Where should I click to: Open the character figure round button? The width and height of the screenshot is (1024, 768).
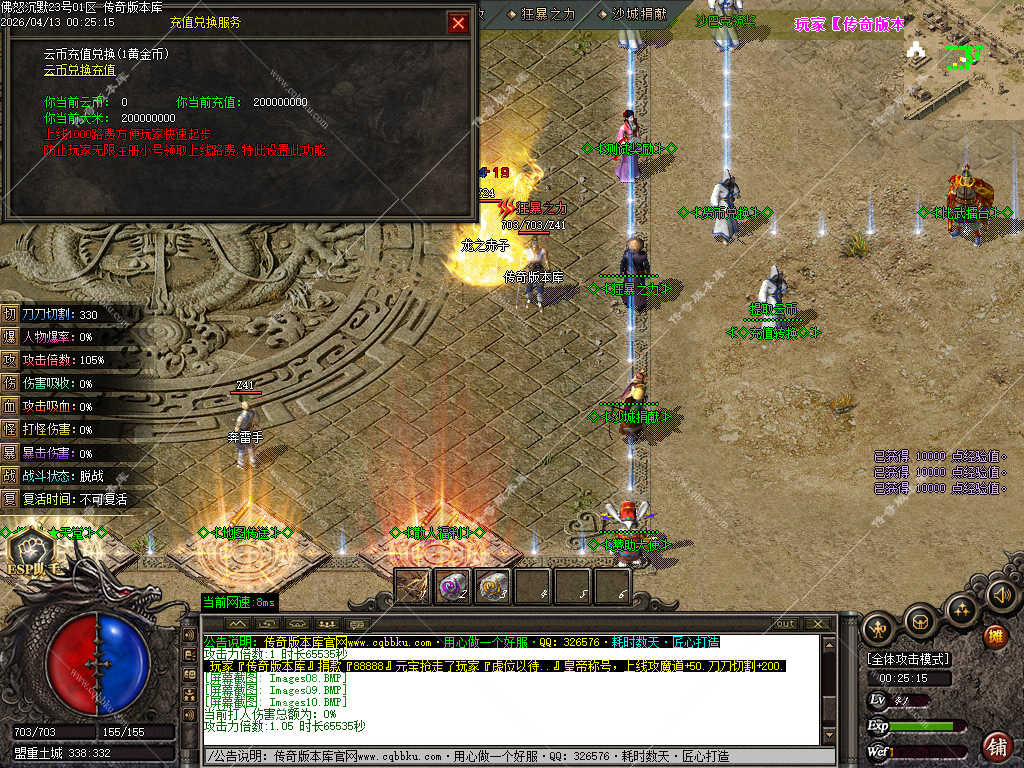(x=880, y=628)
